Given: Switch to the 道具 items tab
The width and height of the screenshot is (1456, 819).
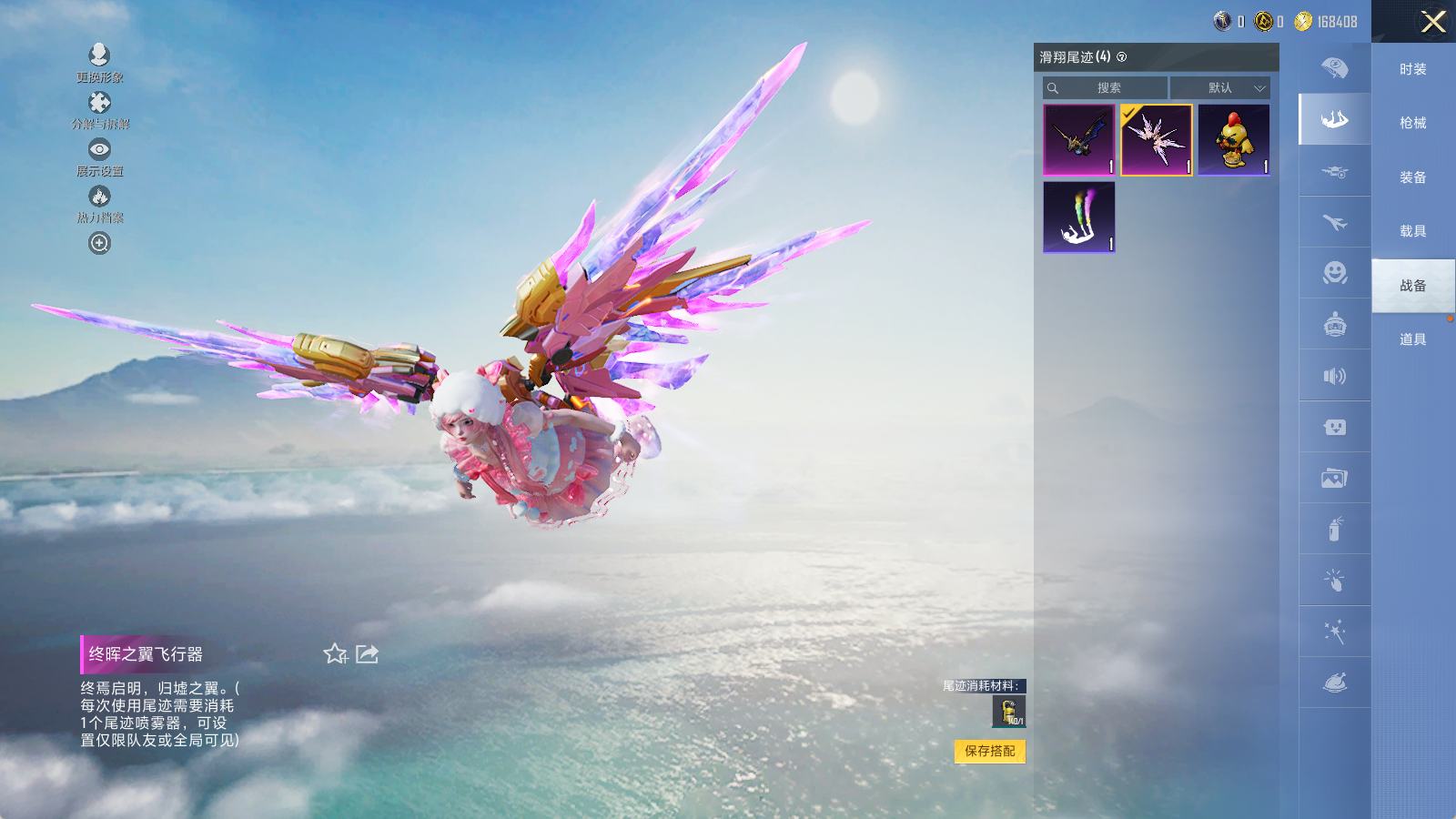Looking at the screenshot, I should click(x=1412, y=339).
